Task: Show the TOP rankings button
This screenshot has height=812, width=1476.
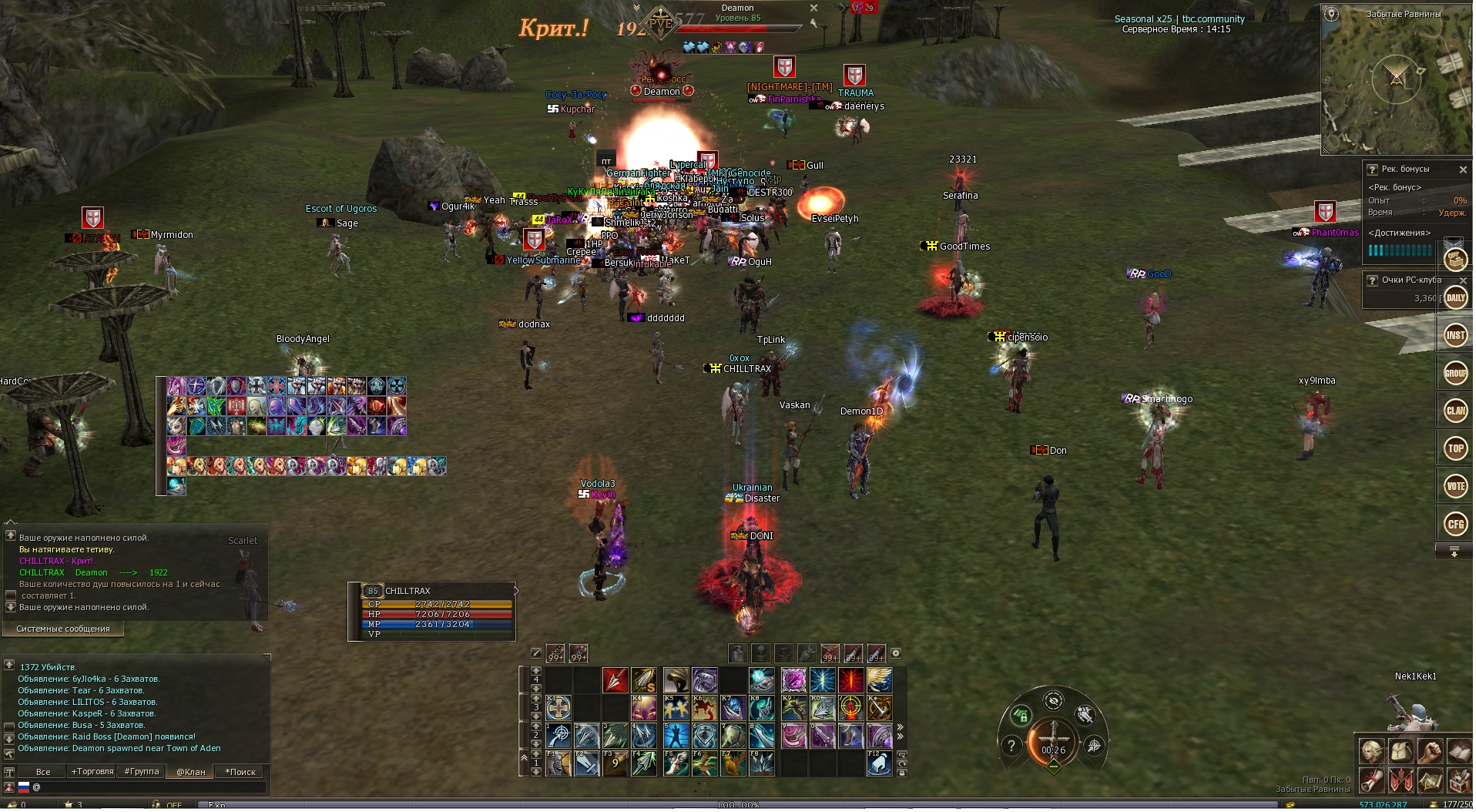Action: tap(1454, 448)
